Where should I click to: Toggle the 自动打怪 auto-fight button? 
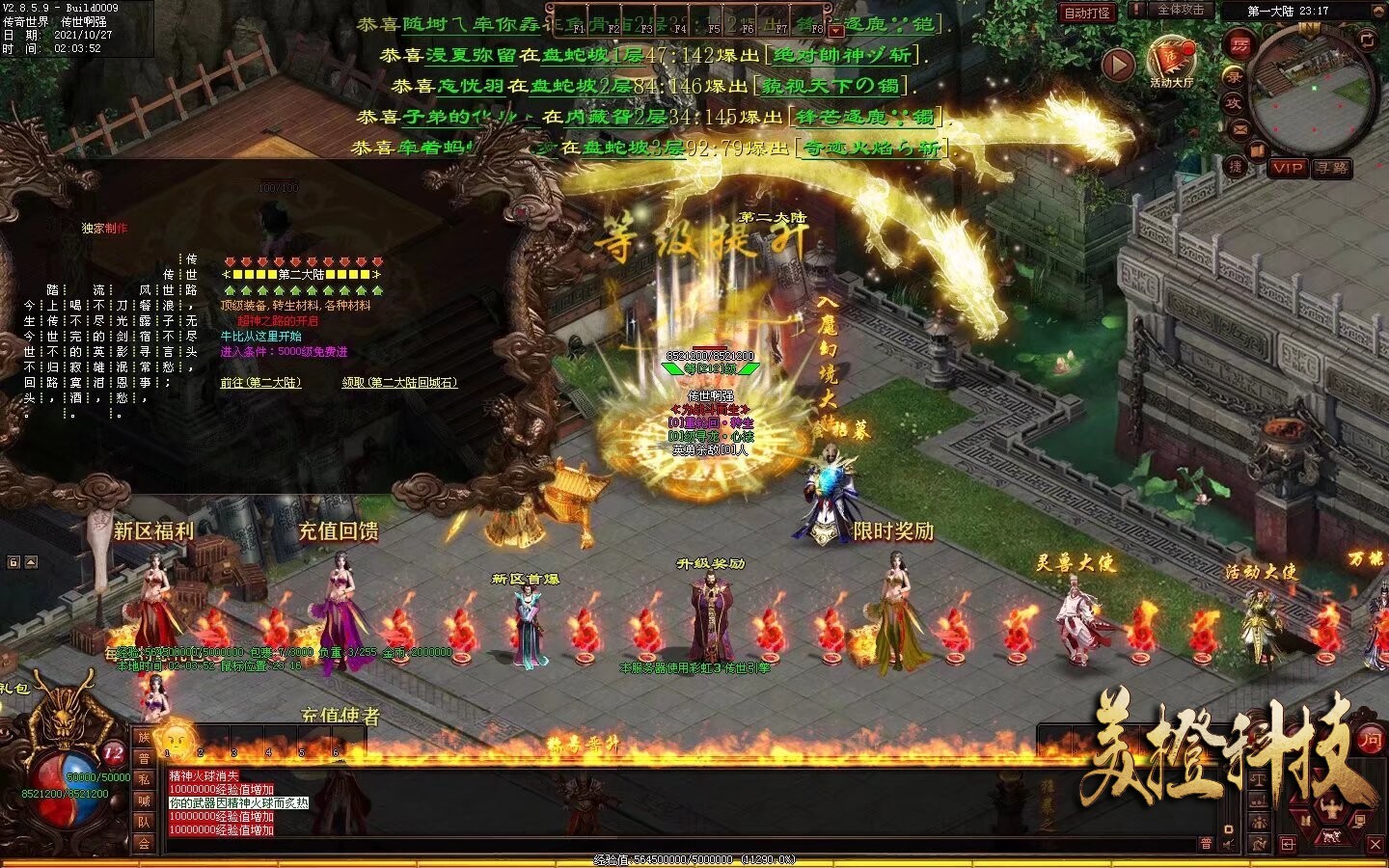coord(1087,13)
